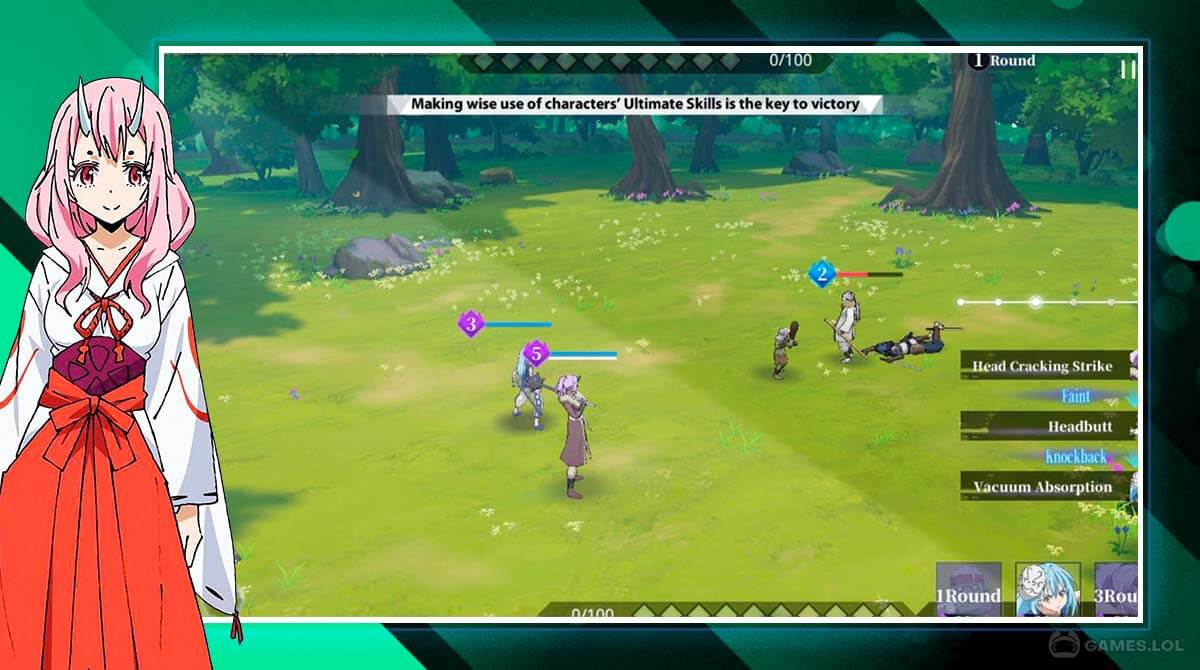Pick the 3Round character card
1200x670 pixels.
point(1116,588)
